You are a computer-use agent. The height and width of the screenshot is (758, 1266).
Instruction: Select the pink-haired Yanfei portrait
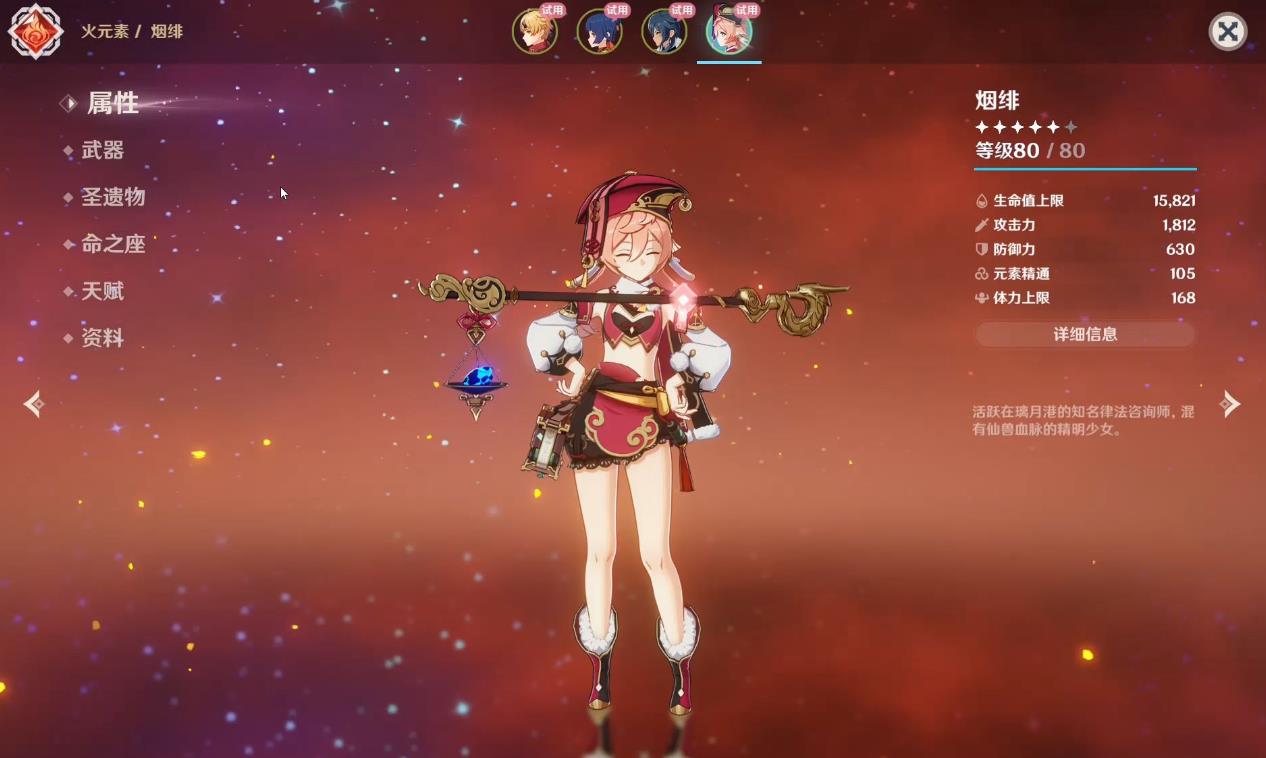729,31
